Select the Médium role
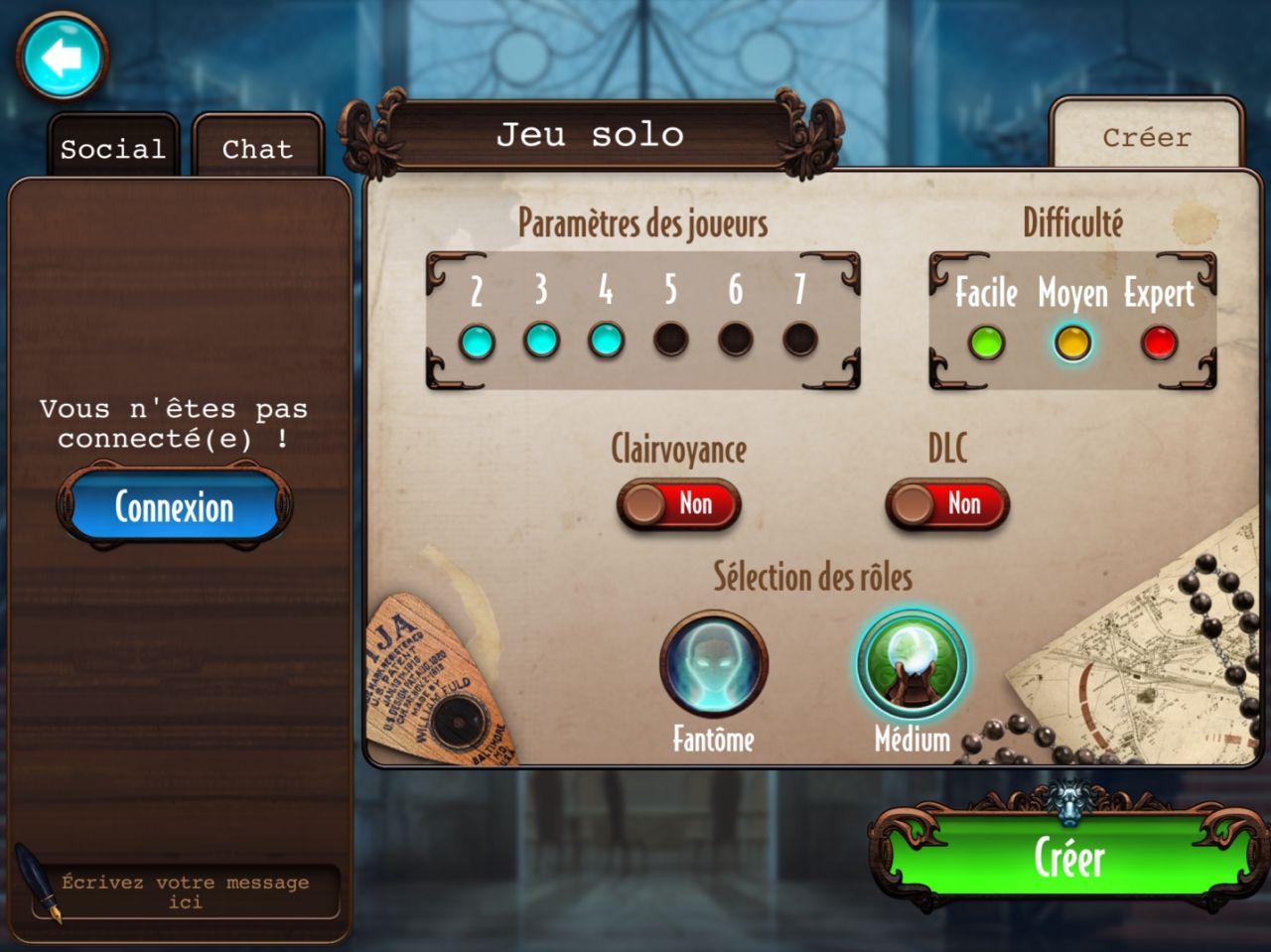Screen dimensions: 1271x952 912,665
